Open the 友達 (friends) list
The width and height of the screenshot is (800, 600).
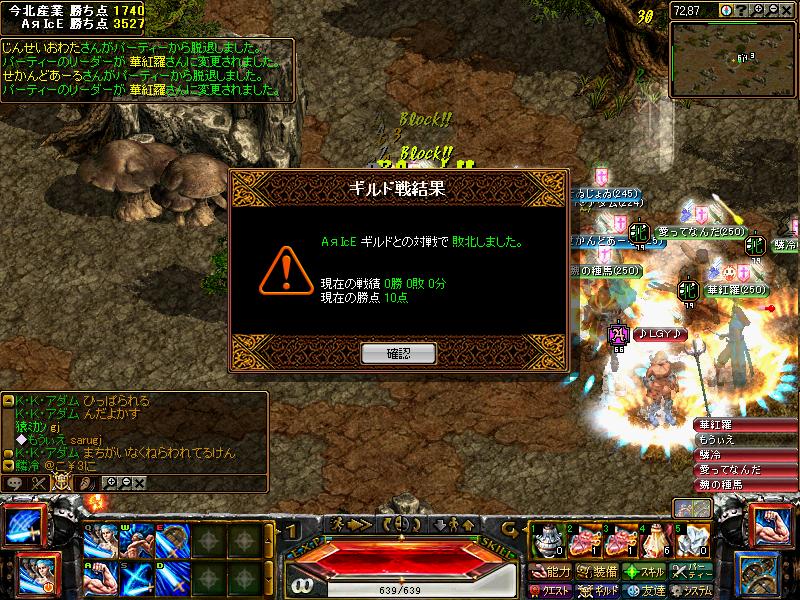coord(645,590)
